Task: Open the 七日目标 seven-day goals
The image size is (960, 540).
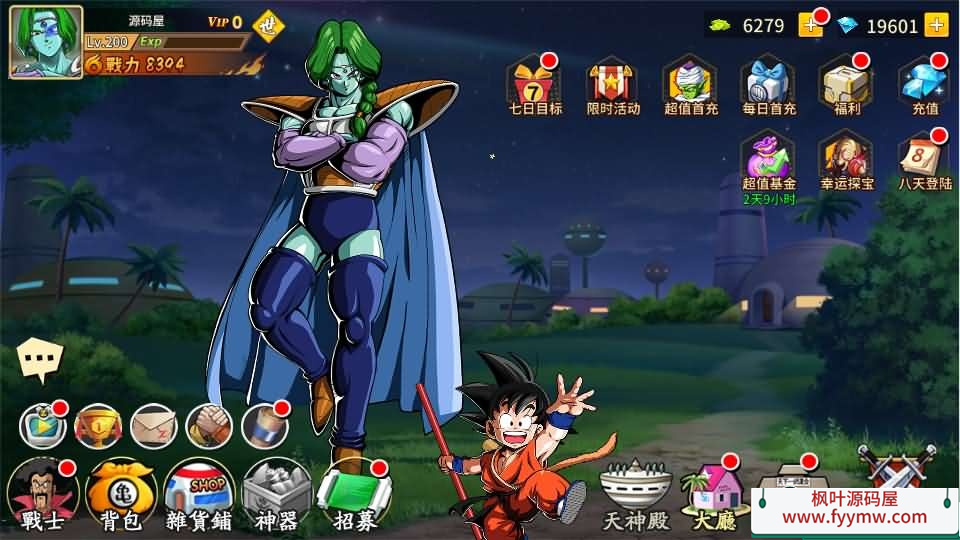Action: [535, 84]
